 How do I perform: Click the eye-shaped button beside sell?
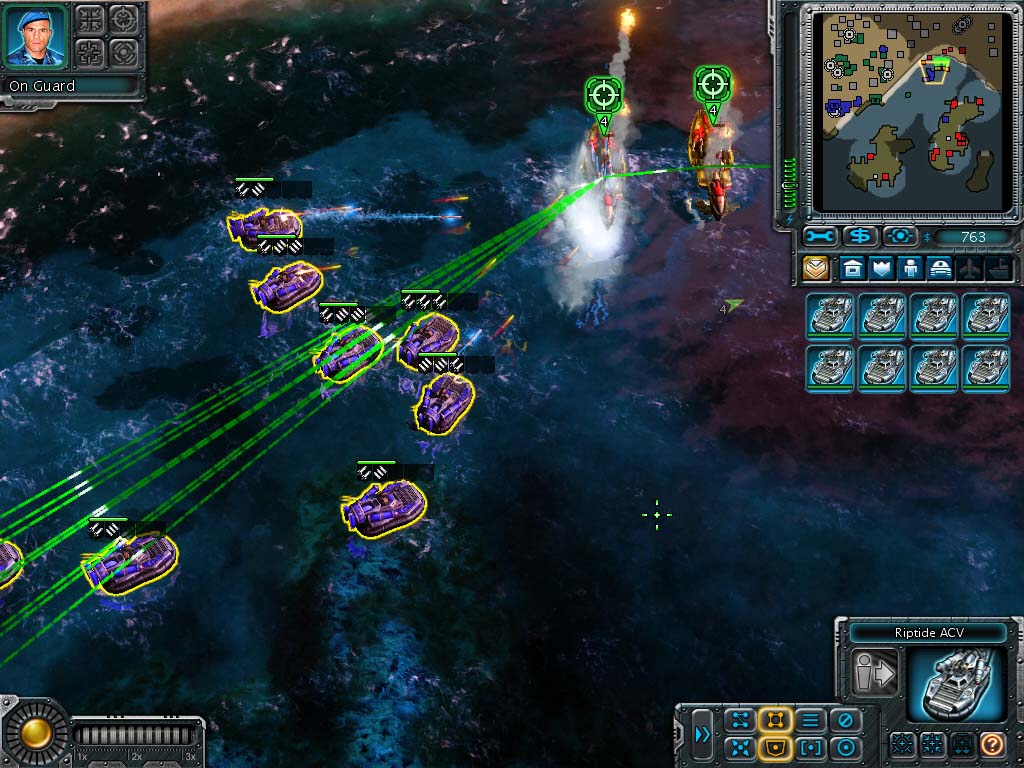click(x=900, y=237)
